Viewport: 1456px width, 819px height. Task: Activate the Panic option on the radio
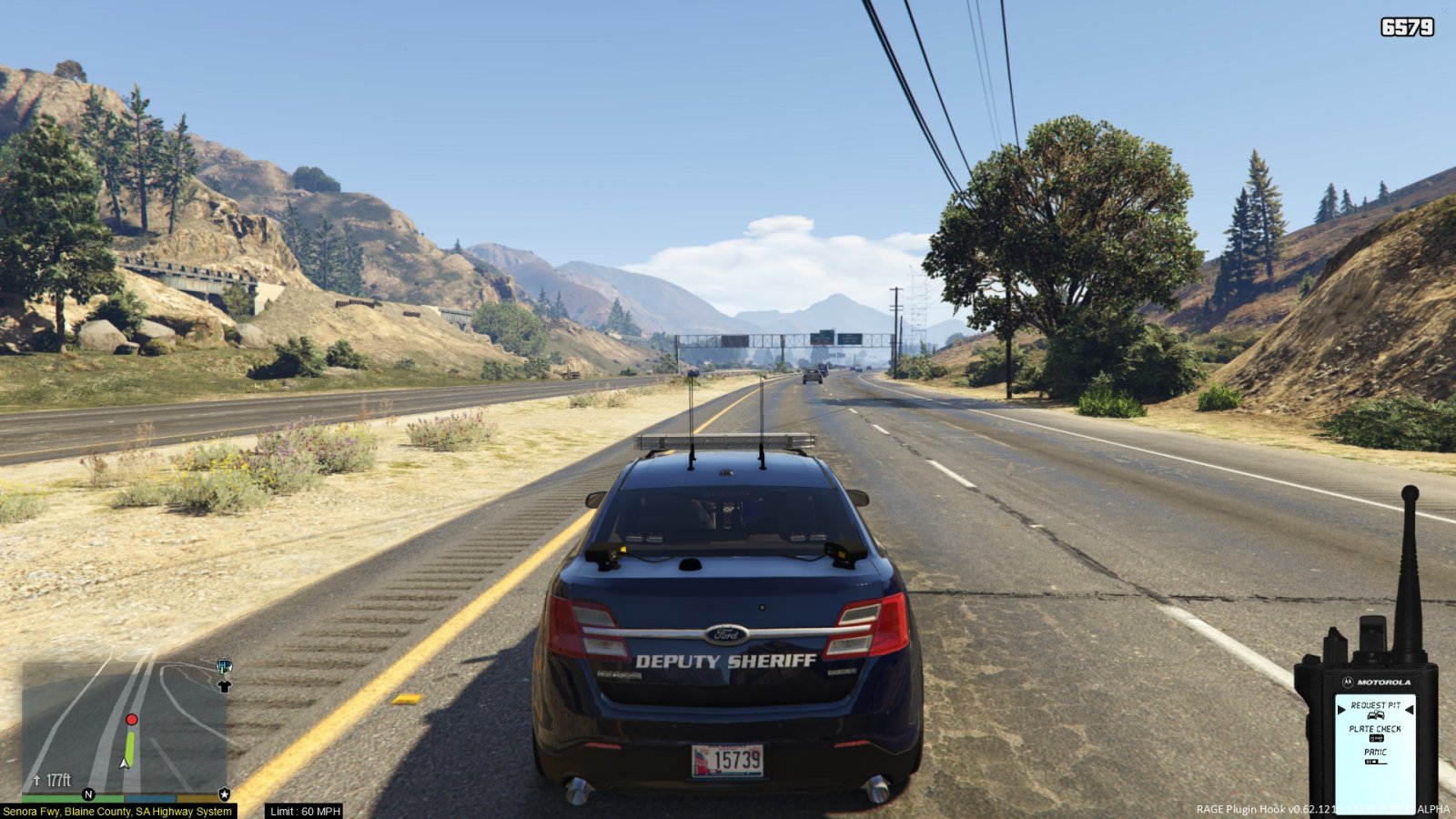pos(1375,753)
